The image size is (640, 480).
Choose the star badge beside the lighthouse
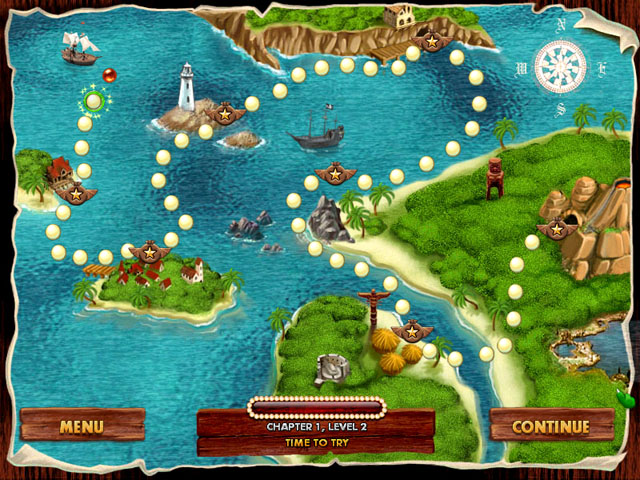[x=225, y=112]
